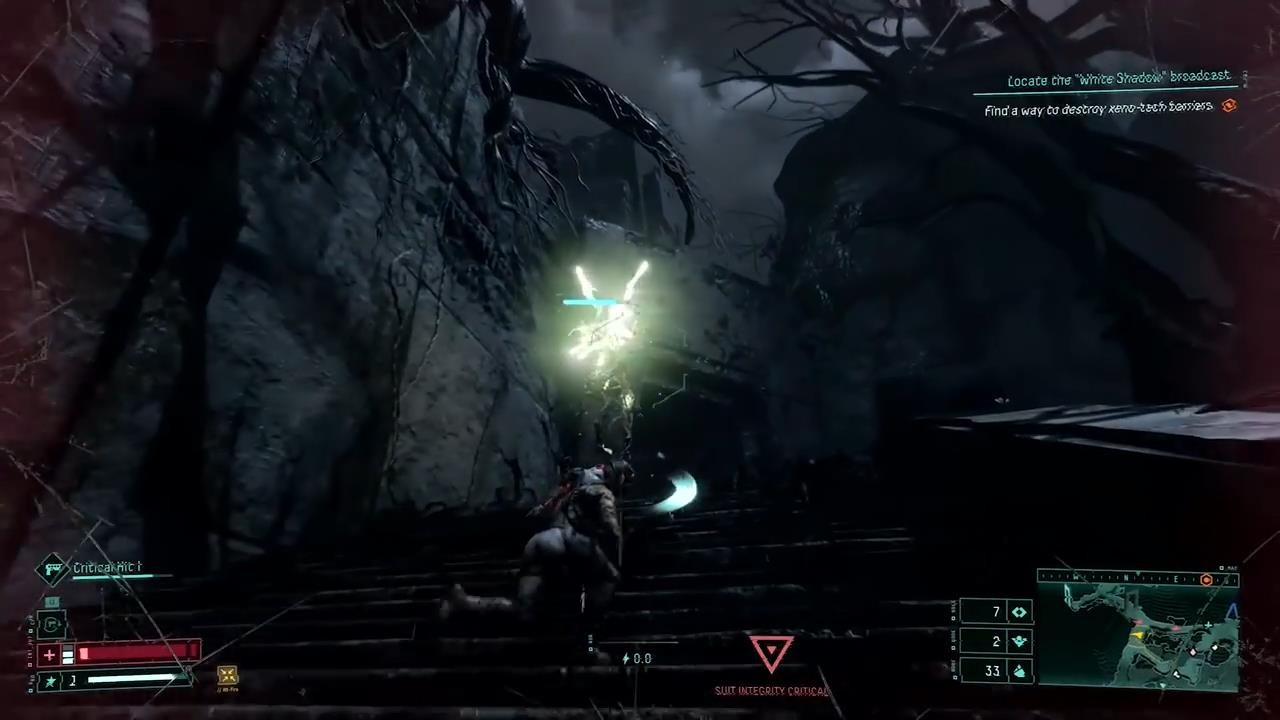Select the resource slot showing 7
1280x720 pixels.
coord(996,612)
